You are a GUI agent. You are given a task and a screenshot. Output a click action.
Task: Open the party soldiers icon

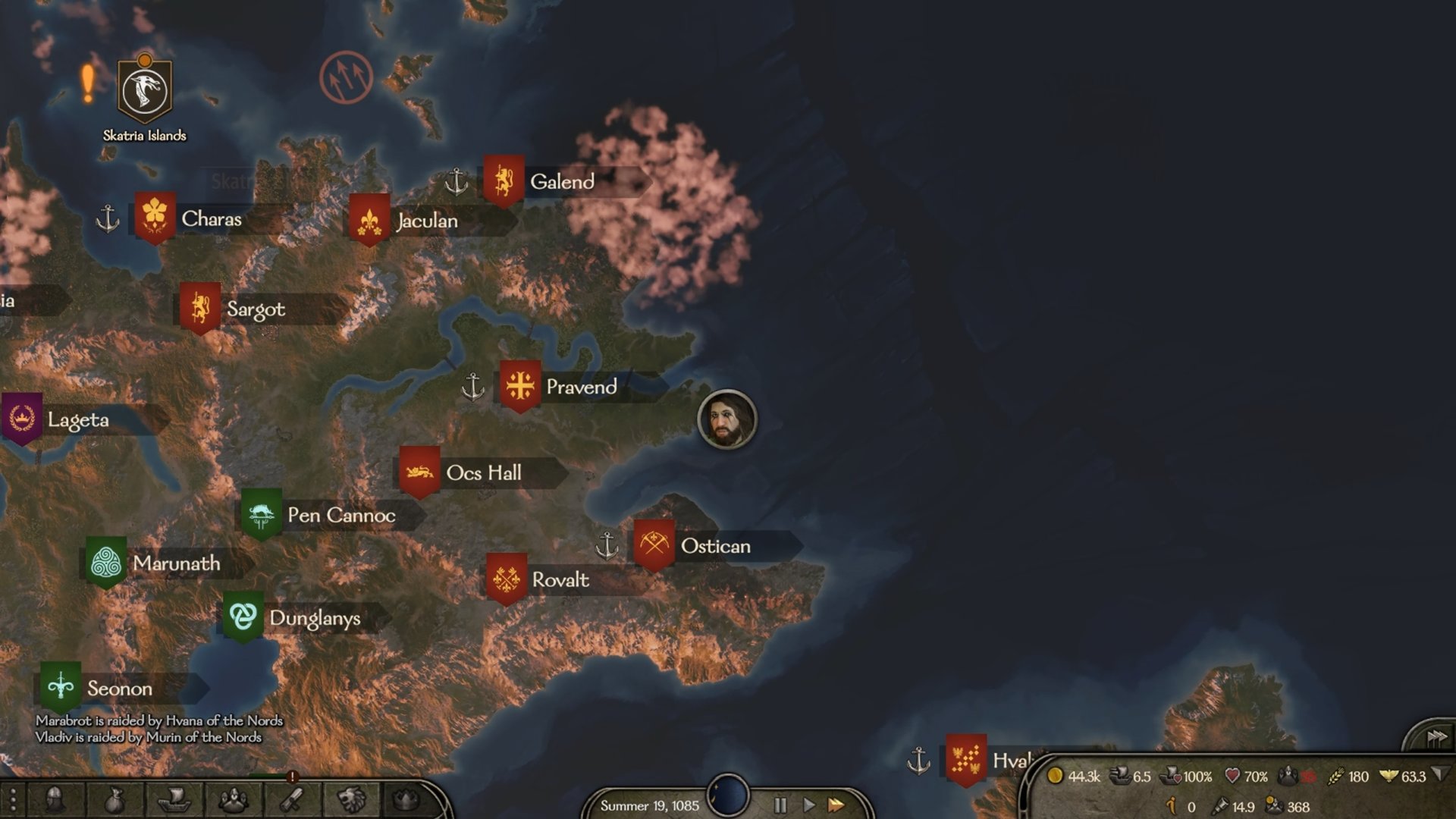233,800
